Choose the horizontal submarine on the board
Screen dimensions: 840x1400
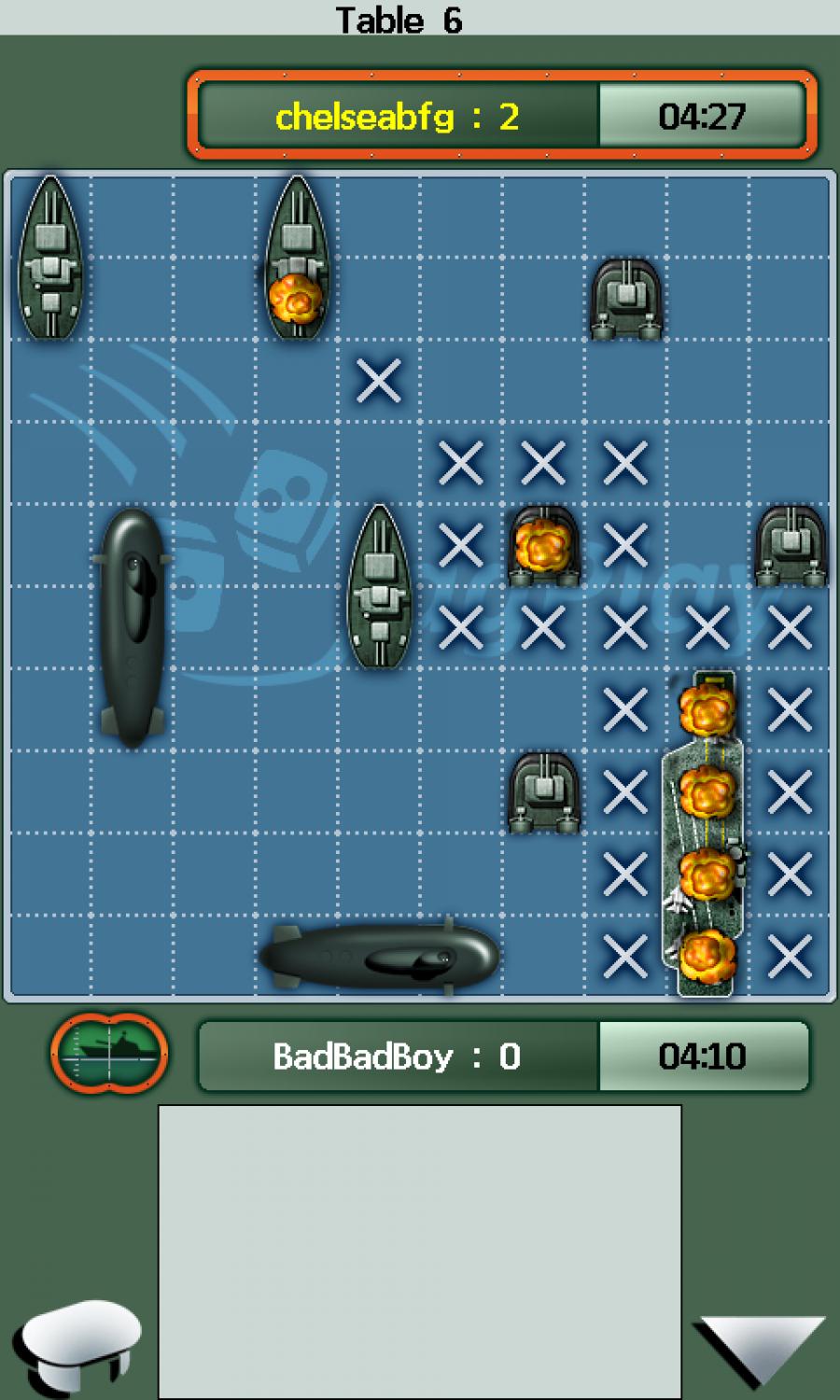coord(381,956)
